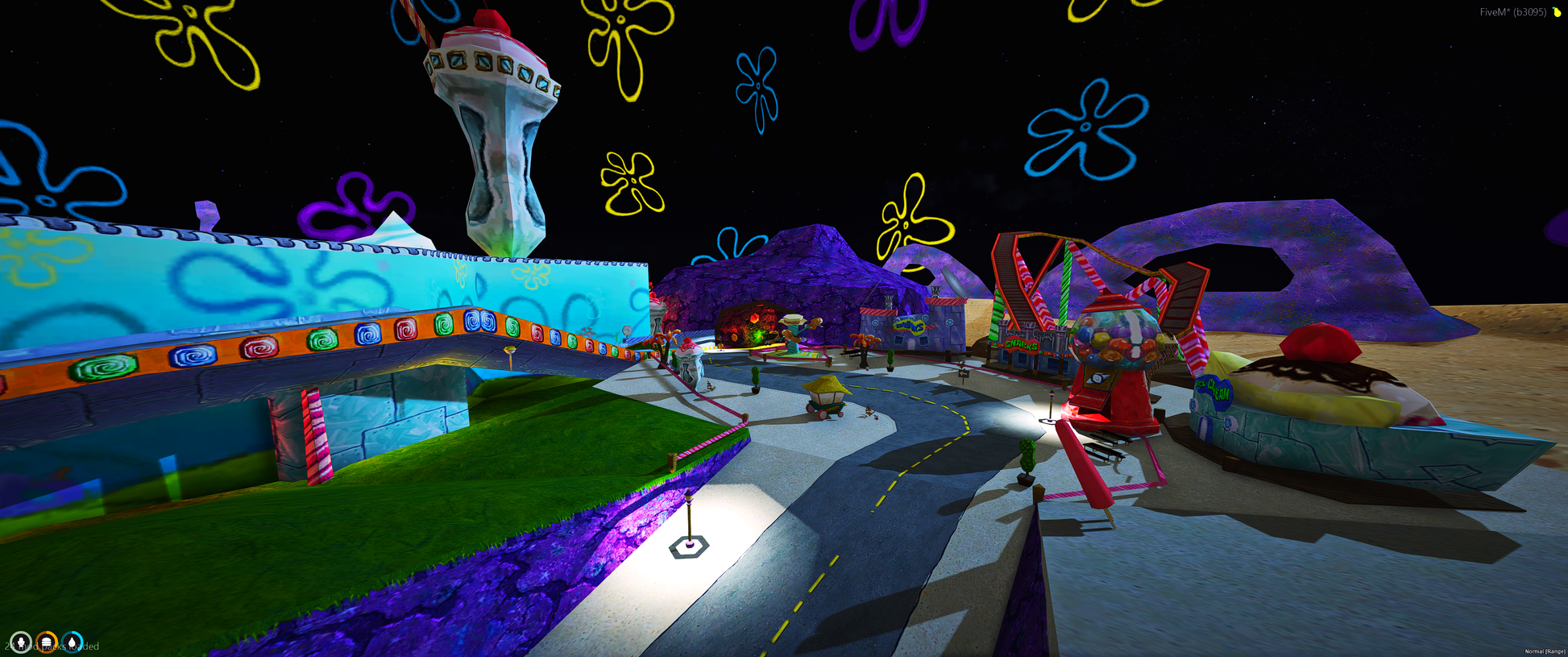Select the burger hunger status icon
This screenshot has height=657, width=1568.
click(x=47, y=642)
